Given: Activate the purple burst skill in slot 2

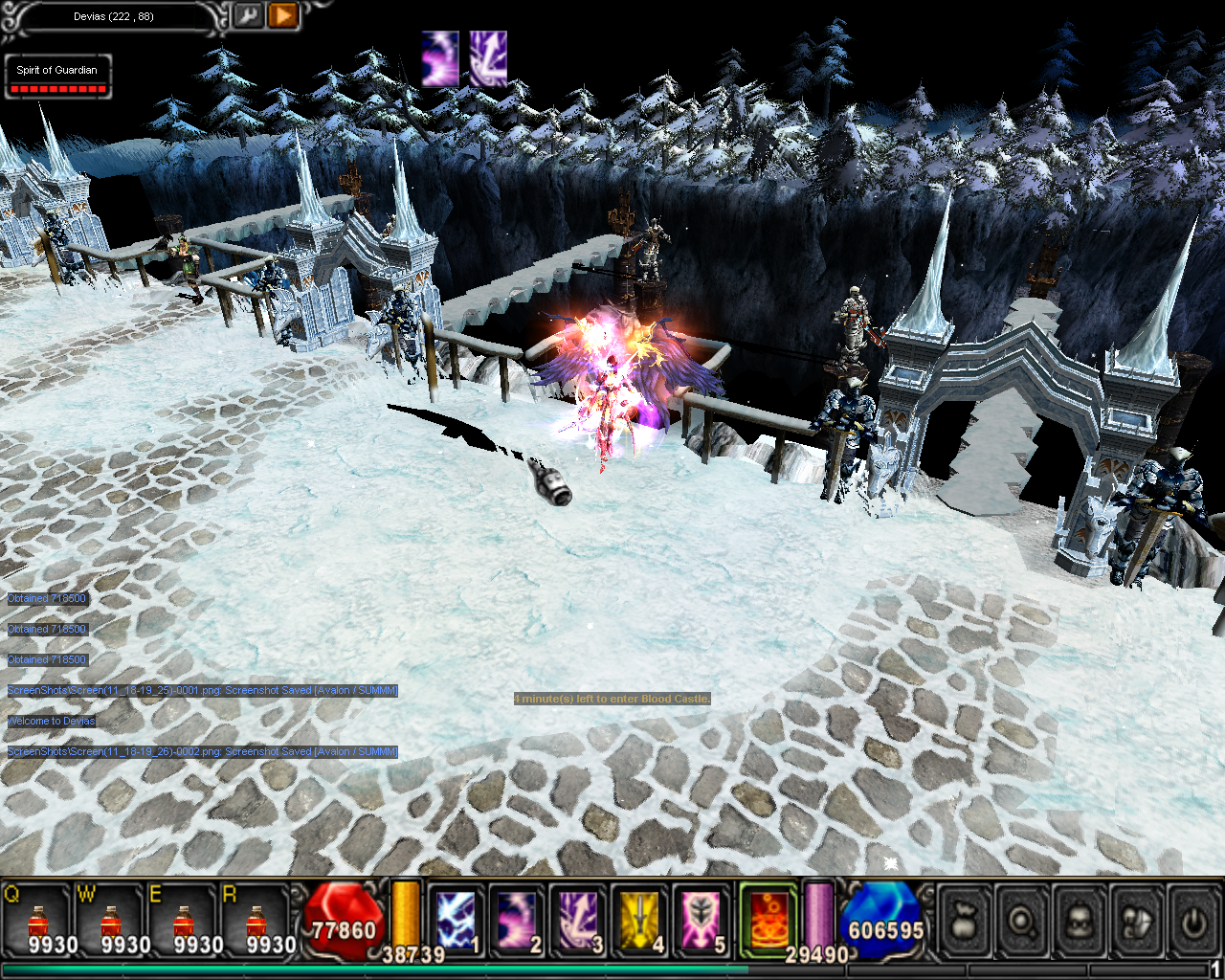Looking at the screenshot, I should (x=518, y=921).
